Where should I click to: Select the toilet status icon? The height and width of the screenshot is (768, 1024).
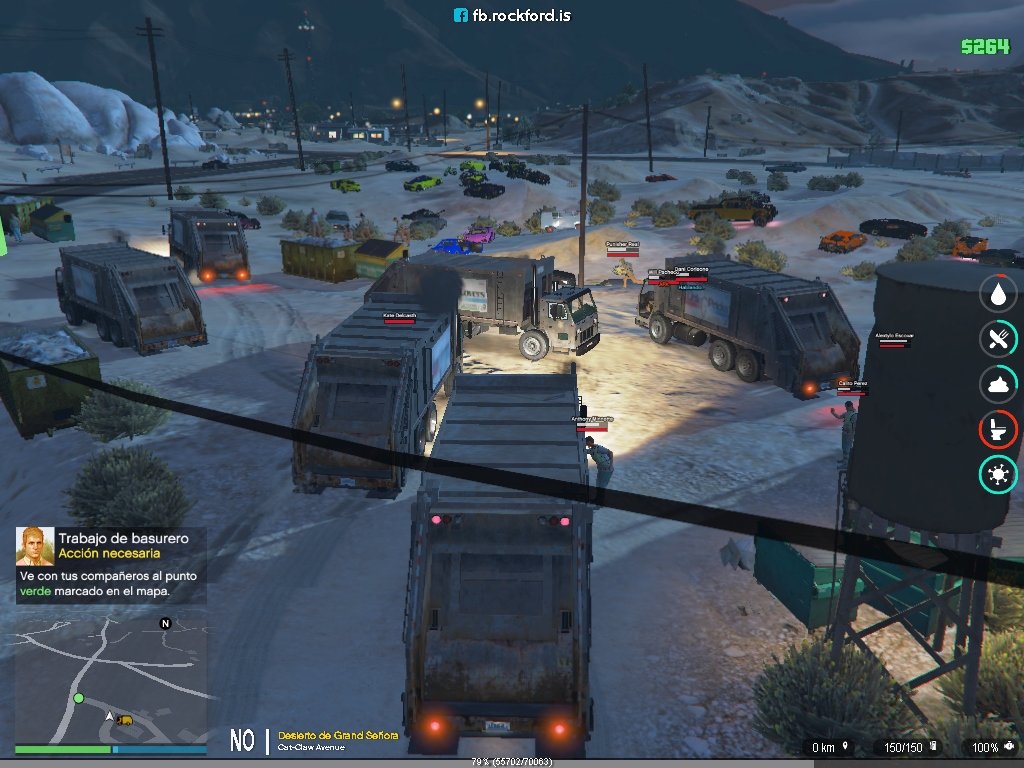point(997,429)
